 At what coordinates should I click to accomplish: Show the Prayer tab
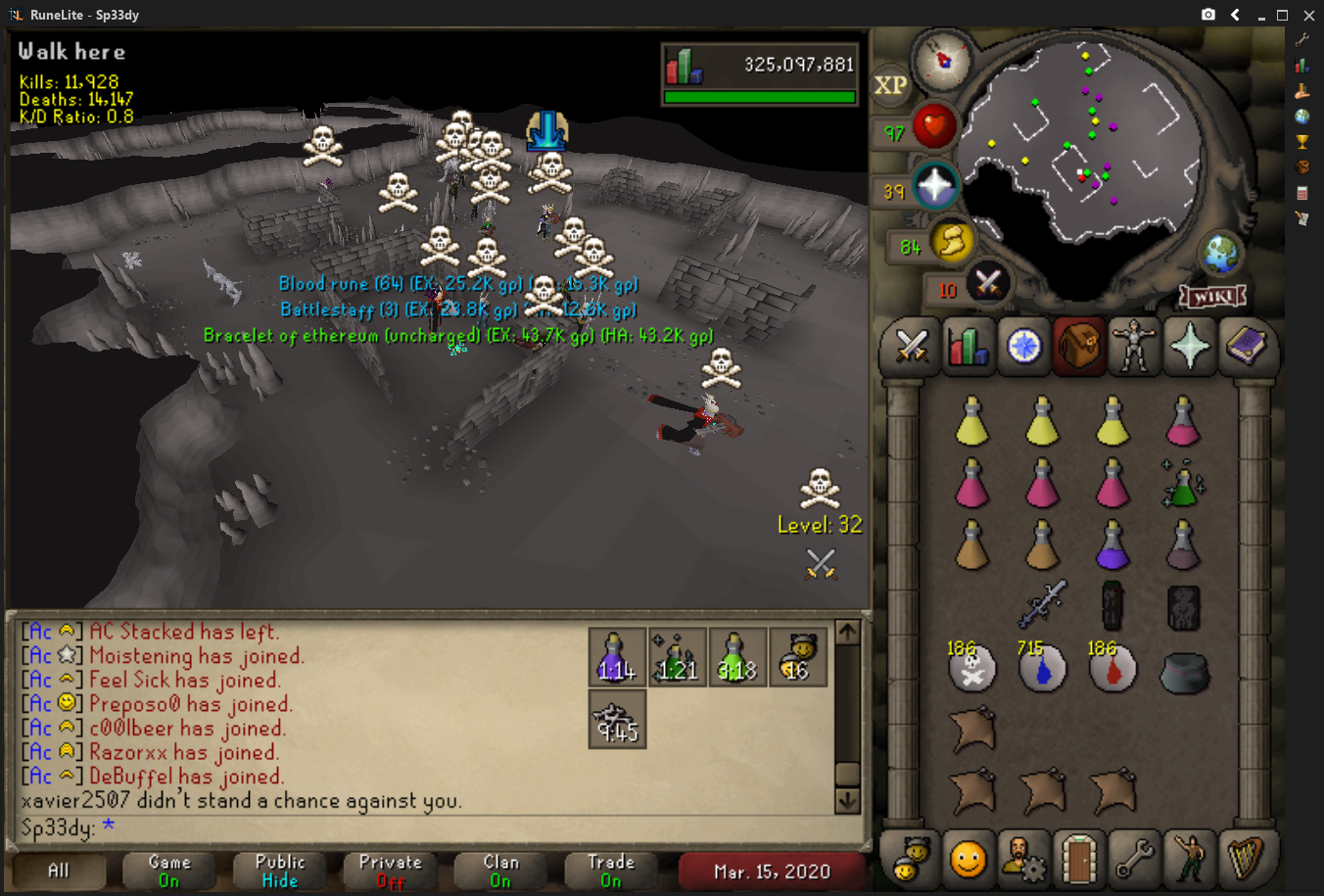[x=1190, y=347]
